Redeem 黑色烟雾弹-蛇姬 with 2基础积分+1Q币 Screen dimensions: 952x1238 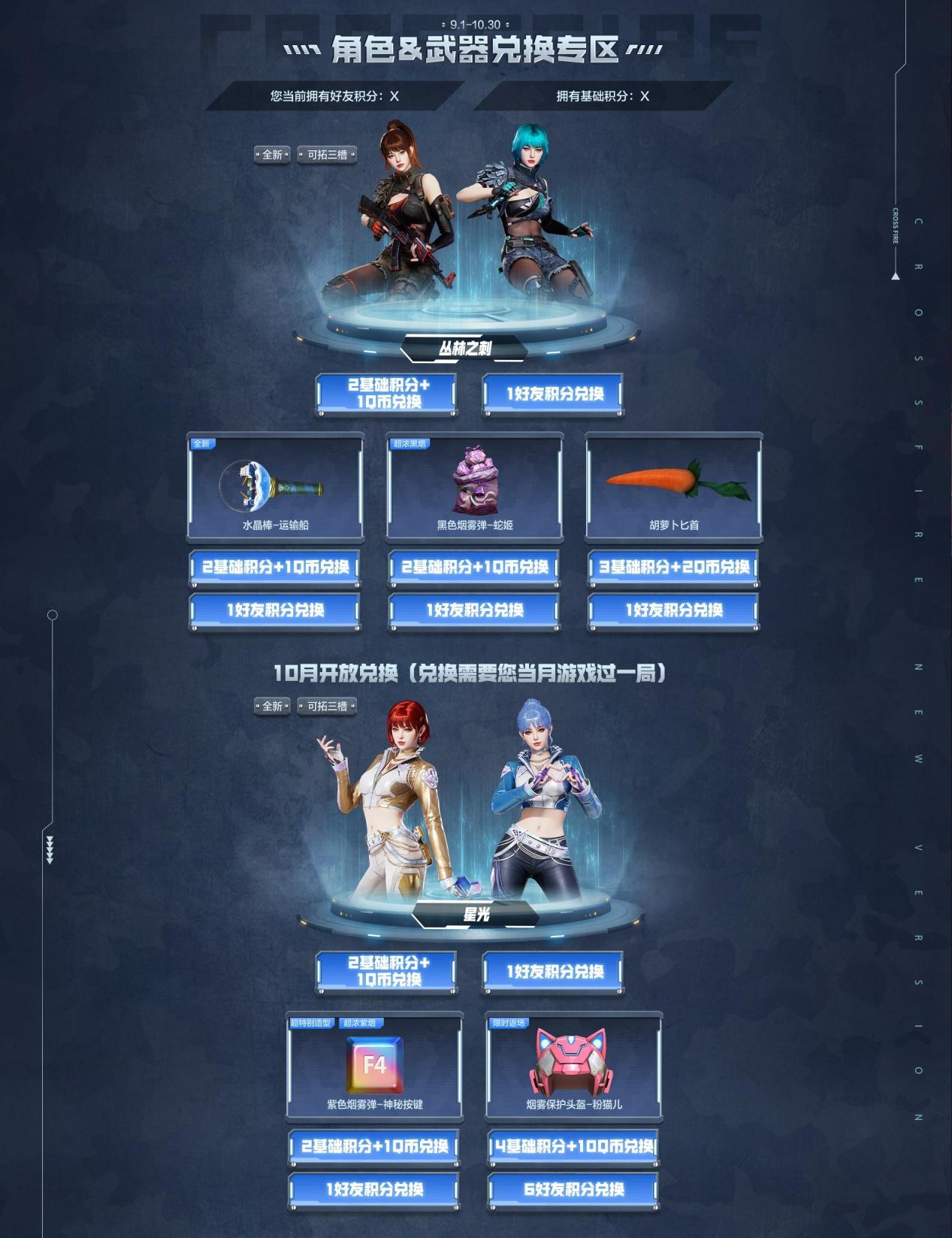474,567
